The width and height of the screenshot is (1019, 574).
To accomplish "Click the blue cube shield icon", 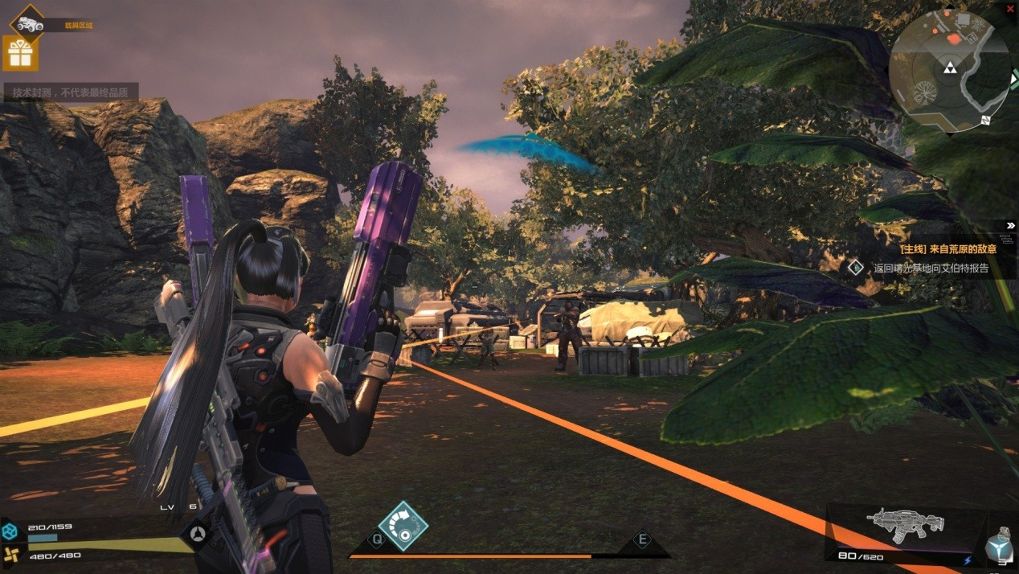I will pos(11,530).
